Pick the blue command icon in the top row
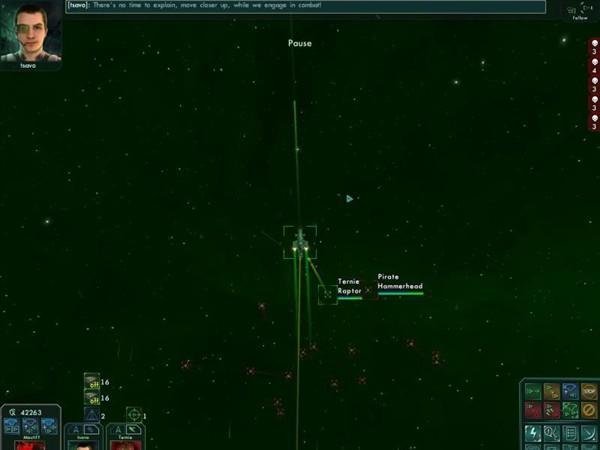Image resolution: width=600 pixels, height=450 pixels. coord(570,391)
